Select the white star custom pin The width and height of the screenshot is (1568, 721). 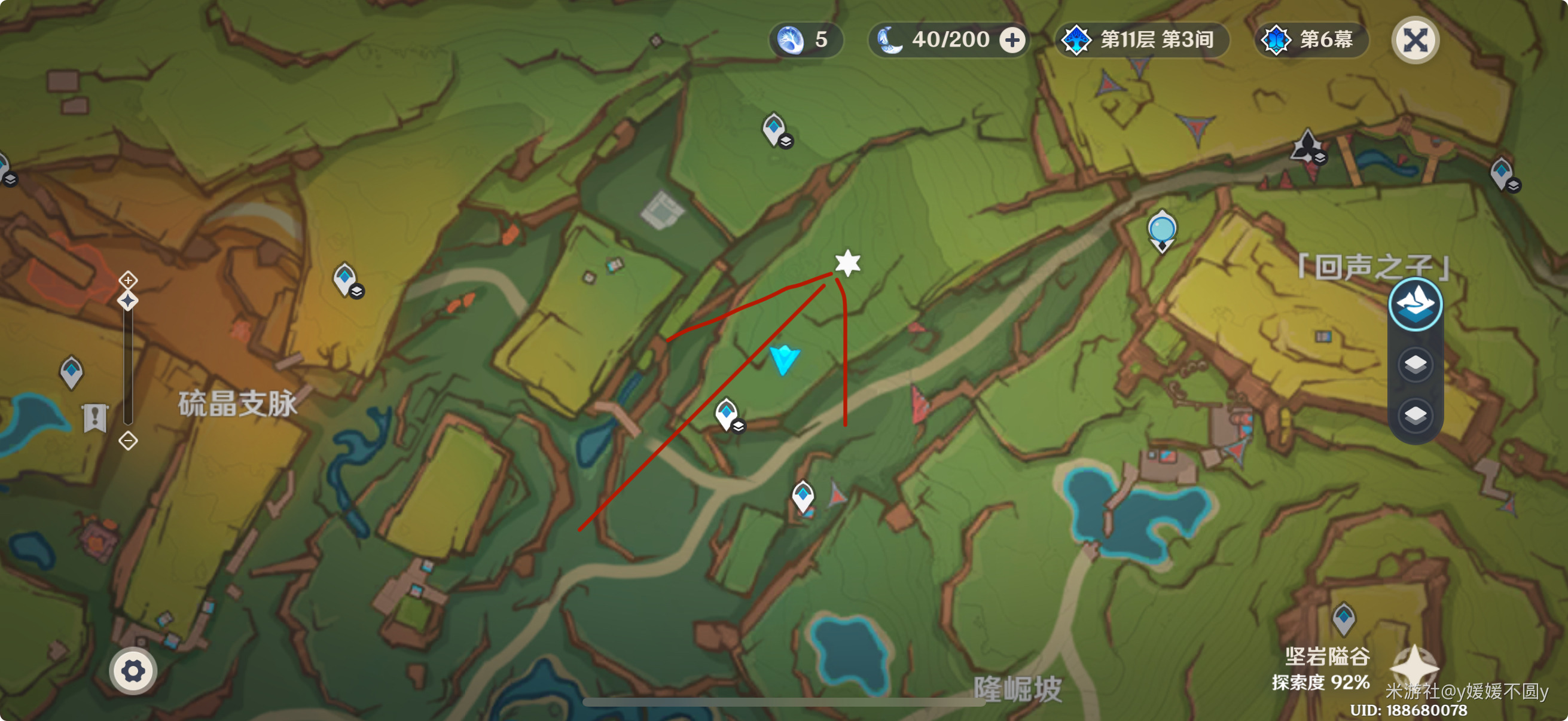(847, 263)
